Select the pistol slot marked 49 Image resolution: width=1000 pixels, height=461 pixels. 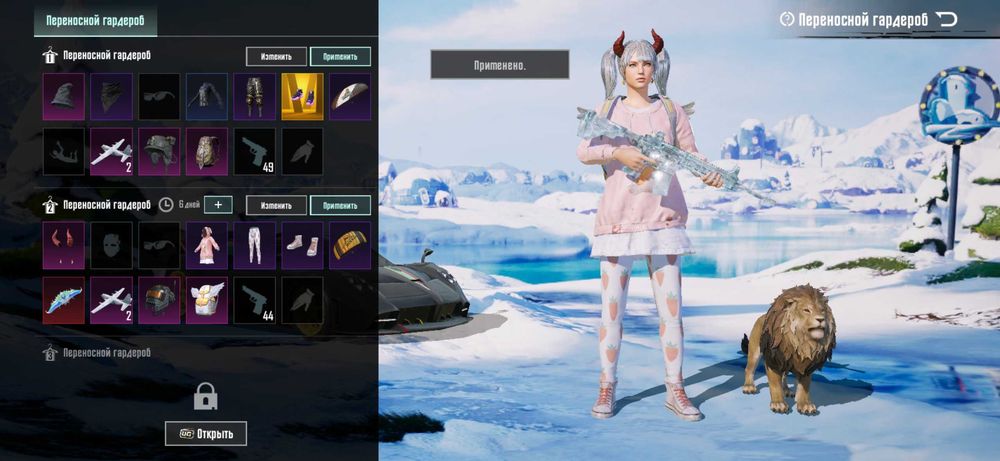254,151
